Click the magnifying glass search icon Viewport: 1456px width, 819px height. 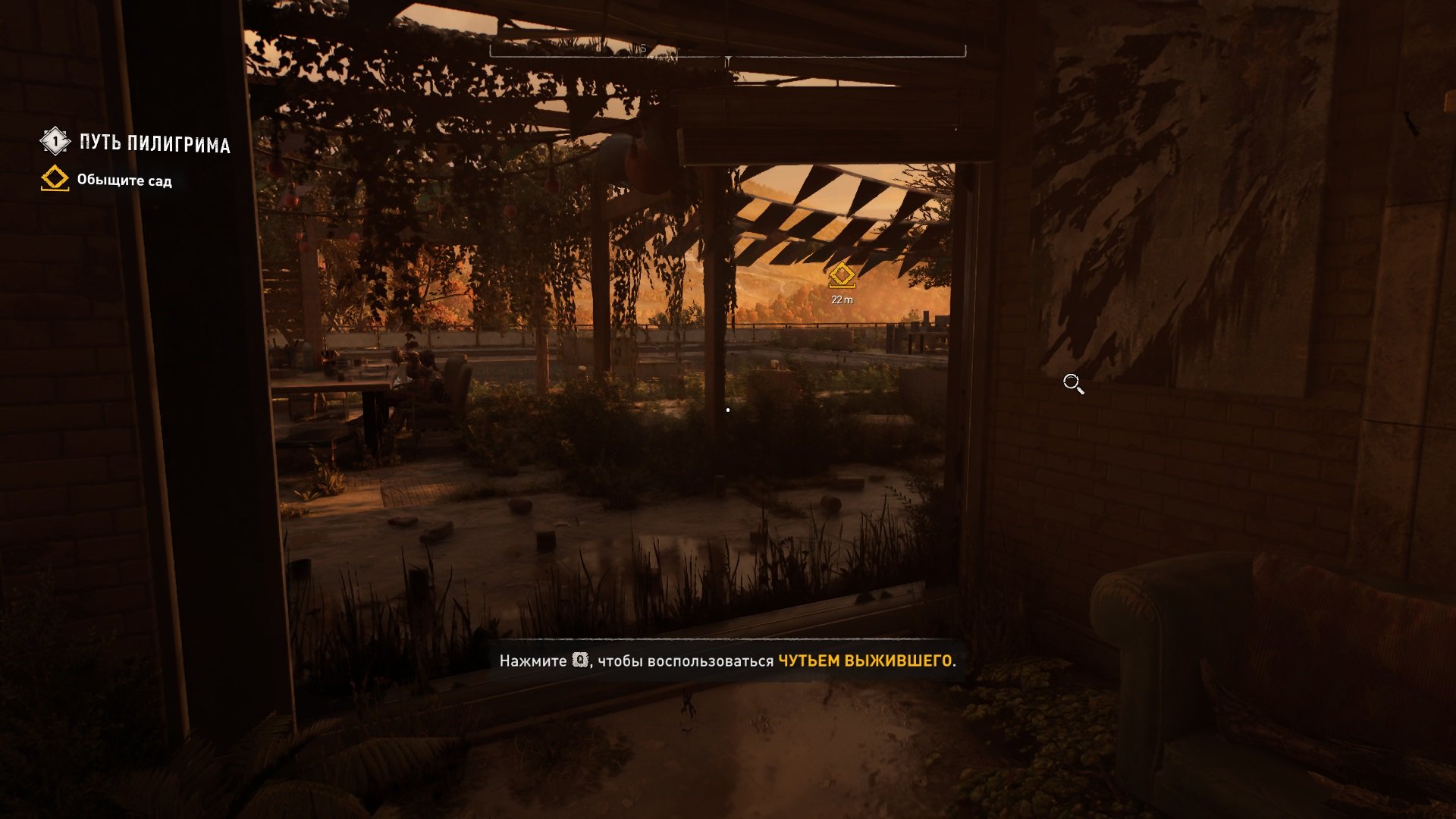[x=1073, y=384]
